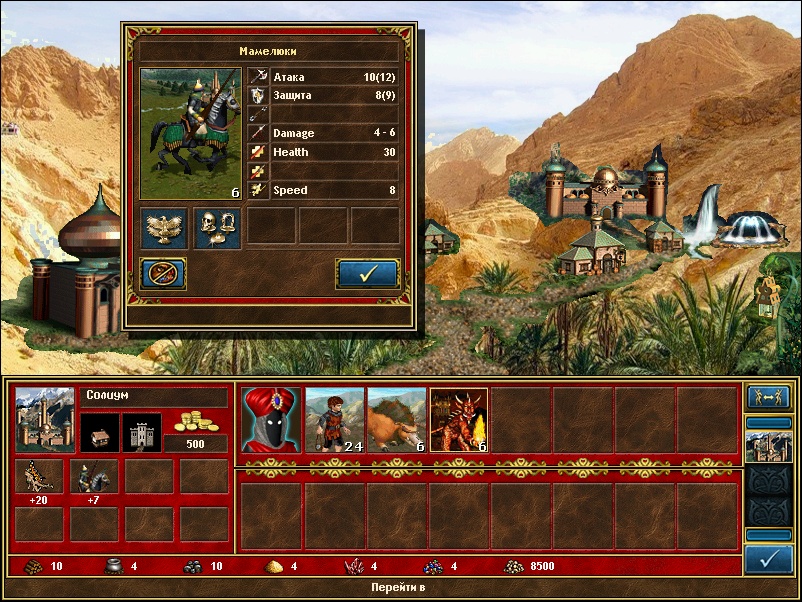Recruit the +7 horseman creature available

94,477
